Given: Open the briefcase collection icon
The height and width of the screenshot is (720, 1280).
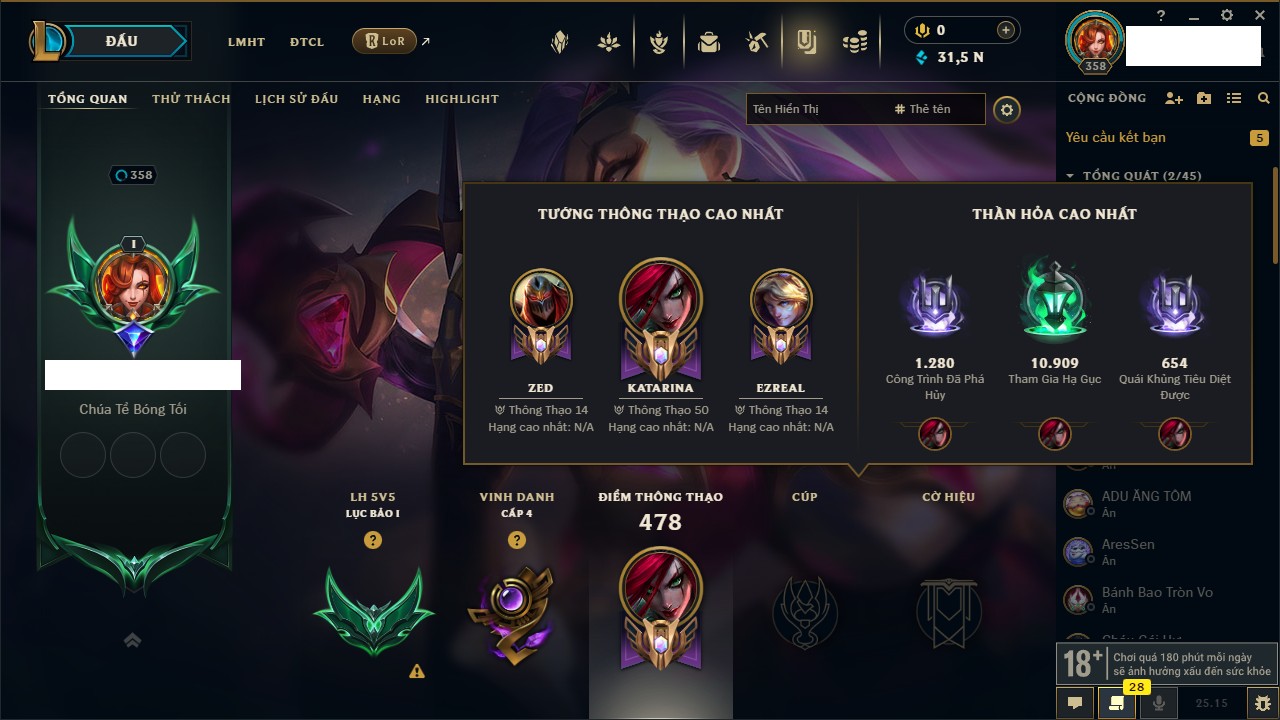Looking at the screenshot, I should coord(709,42).
